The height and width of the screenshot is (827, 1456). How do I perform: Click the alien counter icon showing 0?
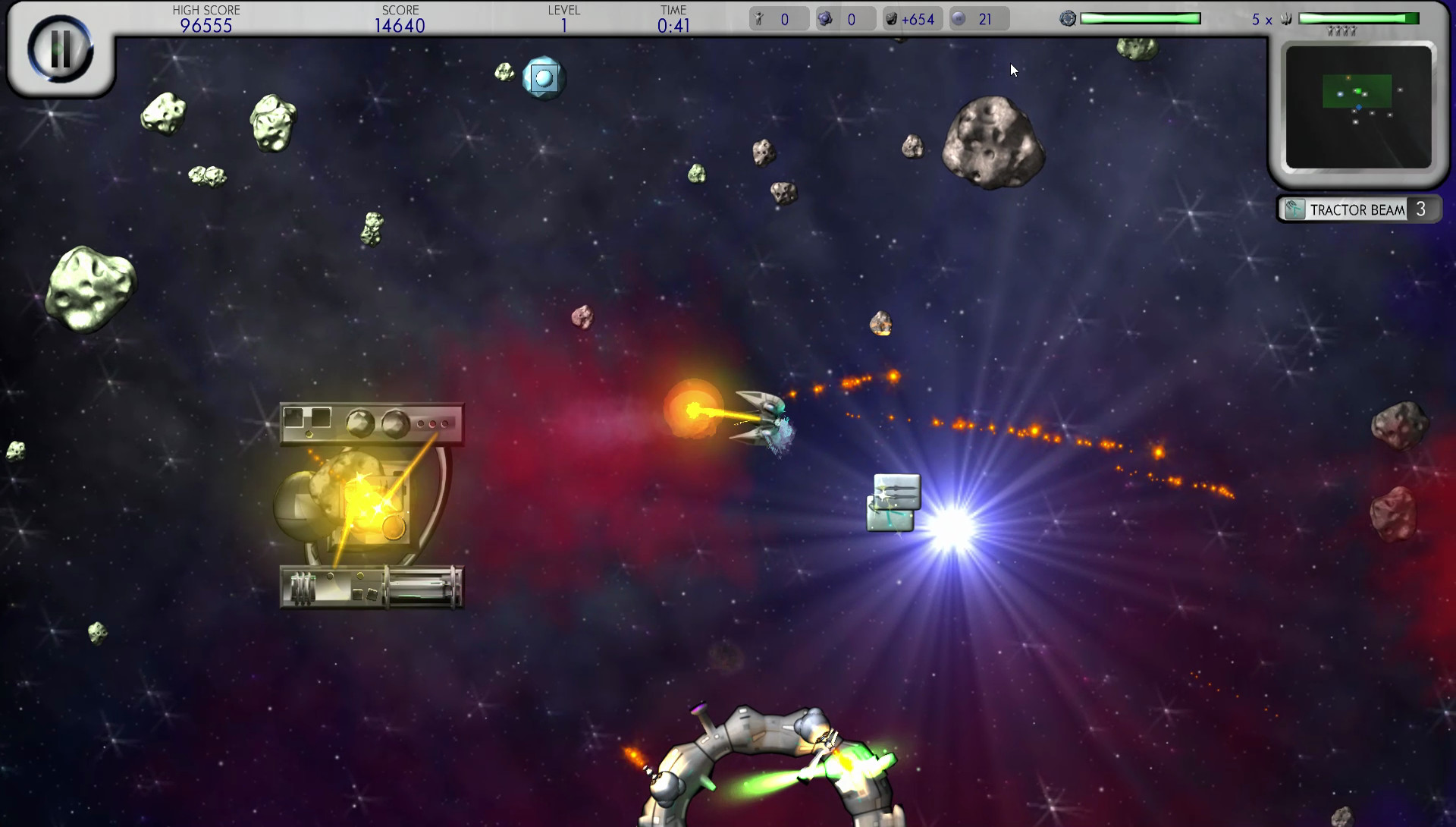click(827, 18)
